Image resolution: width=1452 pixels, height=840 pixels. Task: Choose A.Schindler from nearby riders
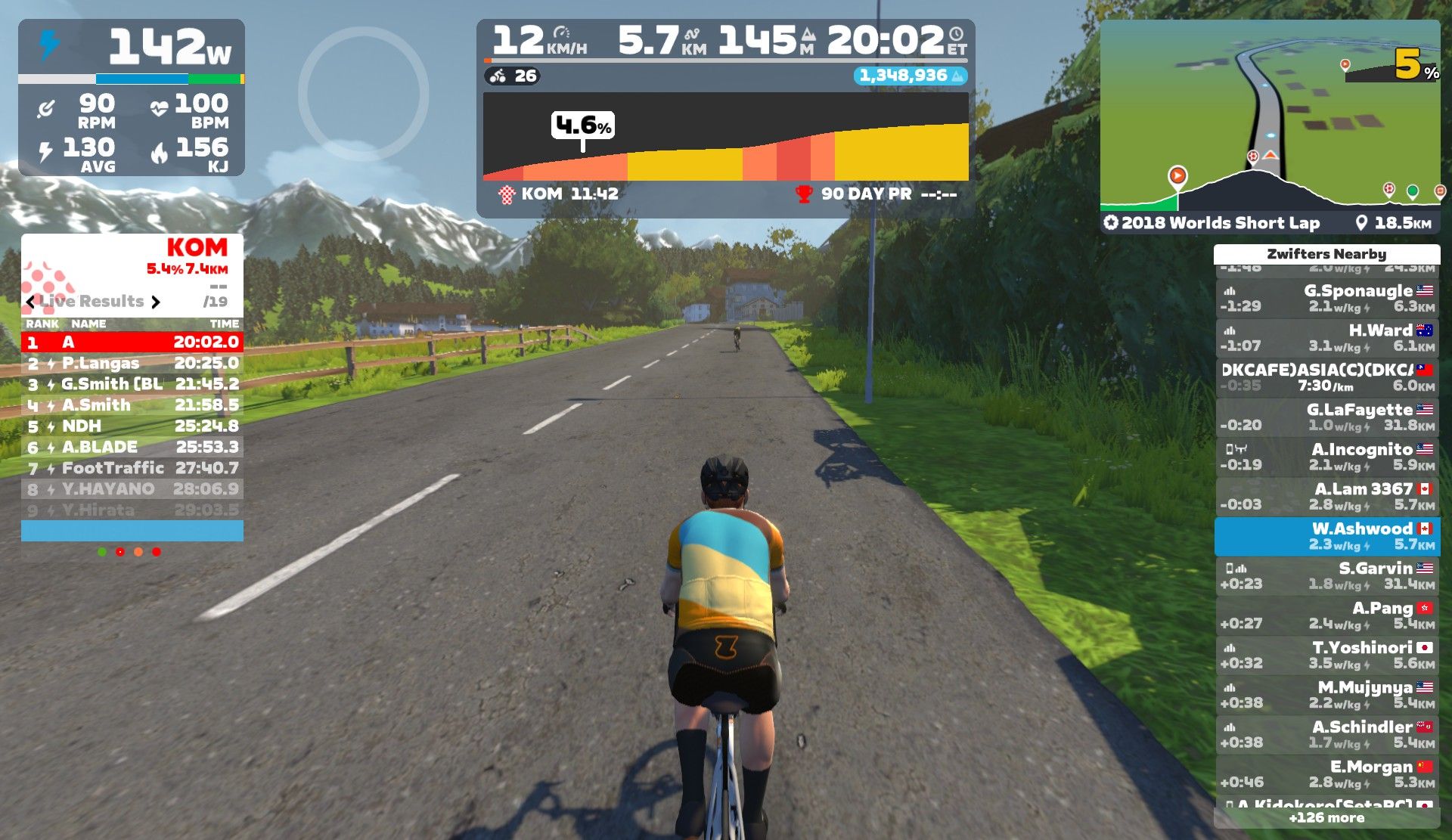click(x=1326, y=735)
